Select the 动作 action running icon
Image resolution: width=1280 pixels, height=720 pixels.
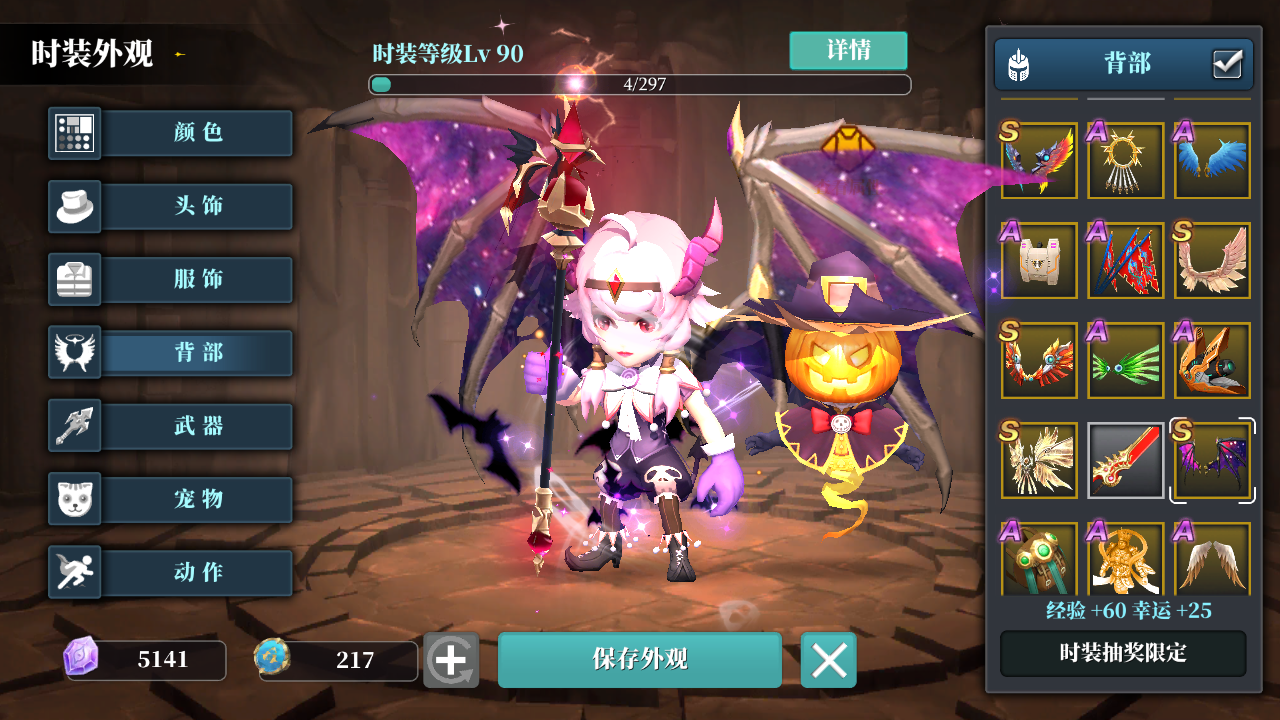point(74,572)
